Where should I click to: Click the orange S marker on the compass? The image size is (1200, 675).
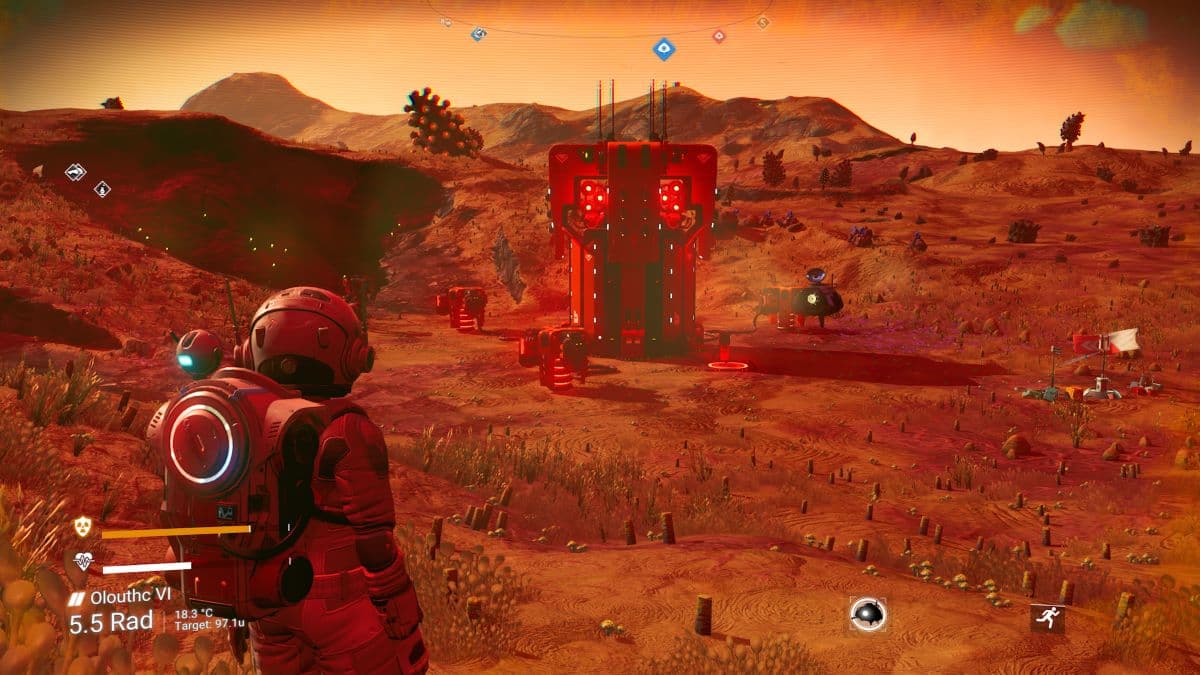click(x=763, y=22)
